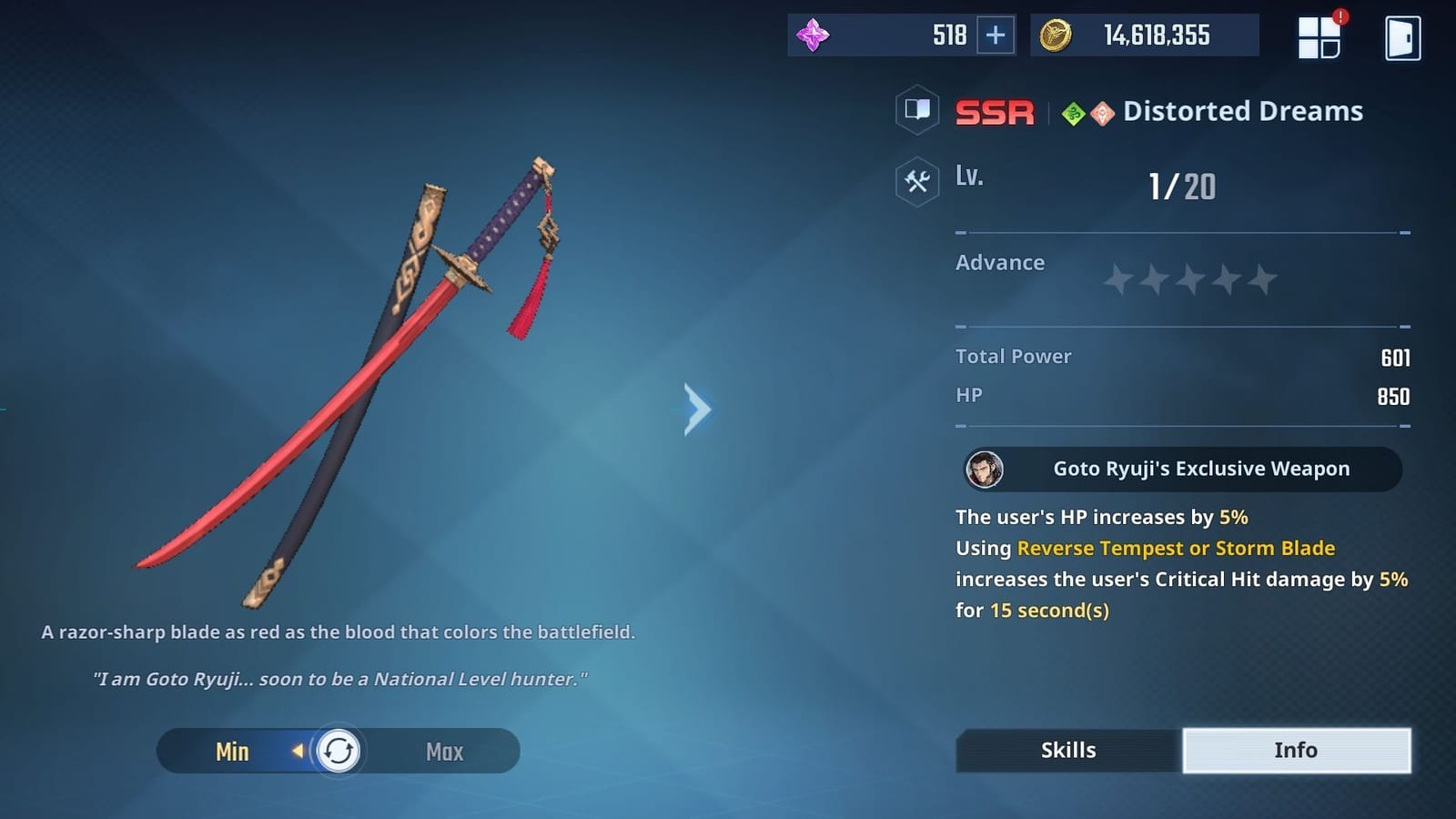Click Goto Ryuji's Exclusive Weapon banner

click(1180, 469)
